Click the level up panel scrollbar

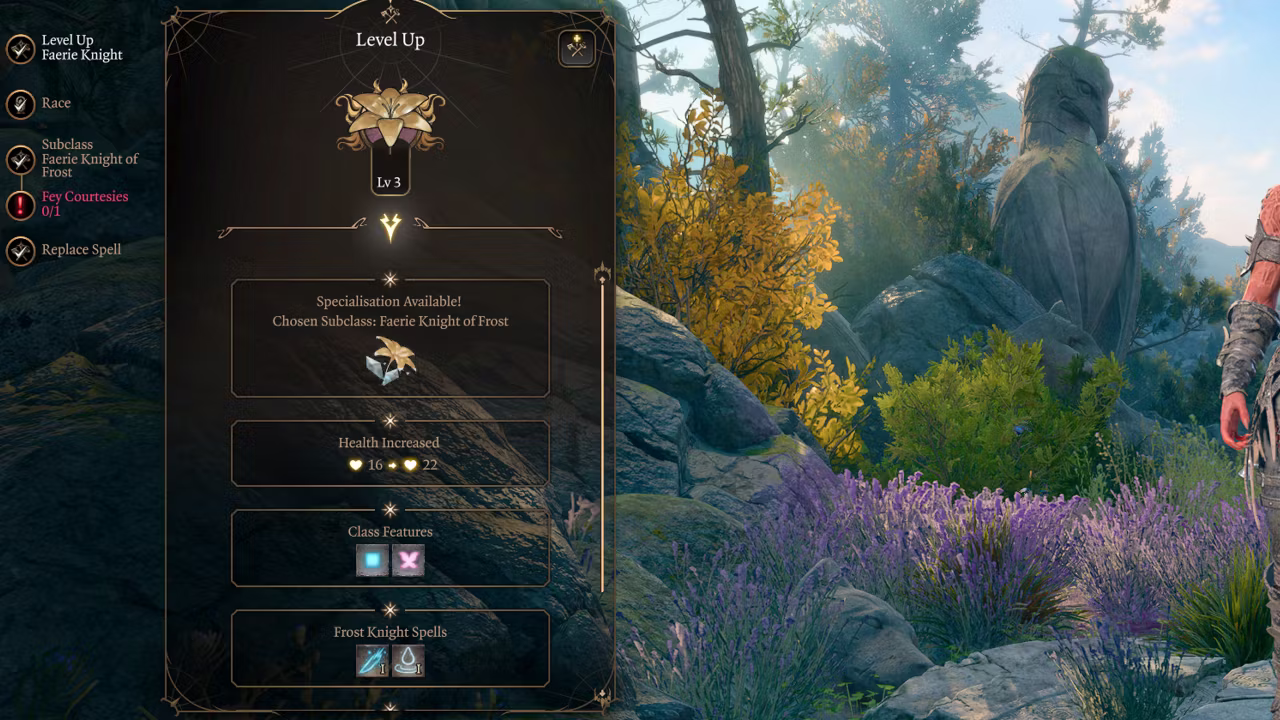pos(602,430)
